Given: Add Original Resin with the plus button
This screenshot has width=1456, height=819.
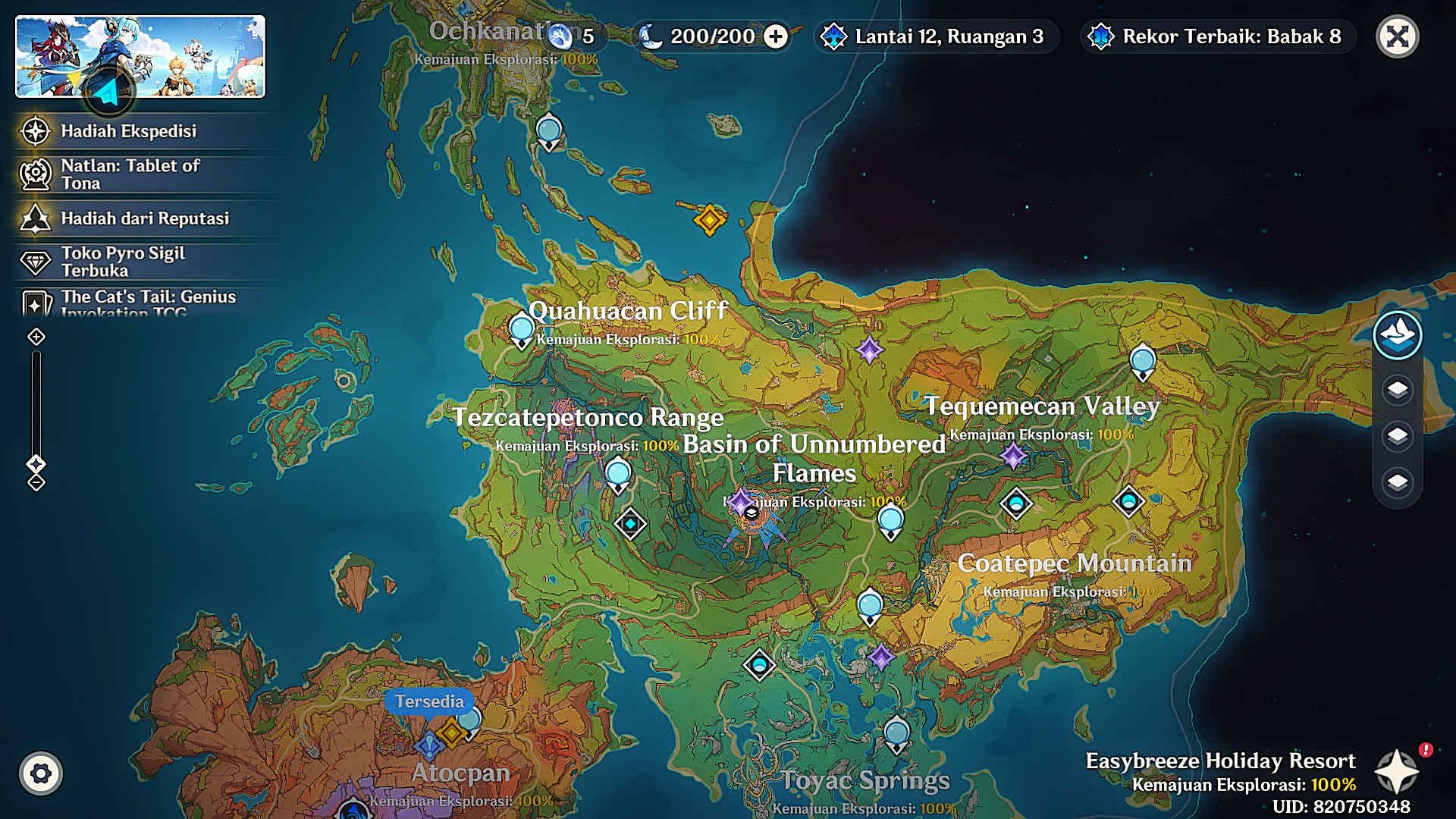Looking at the screenshot, I should [776, 36].
